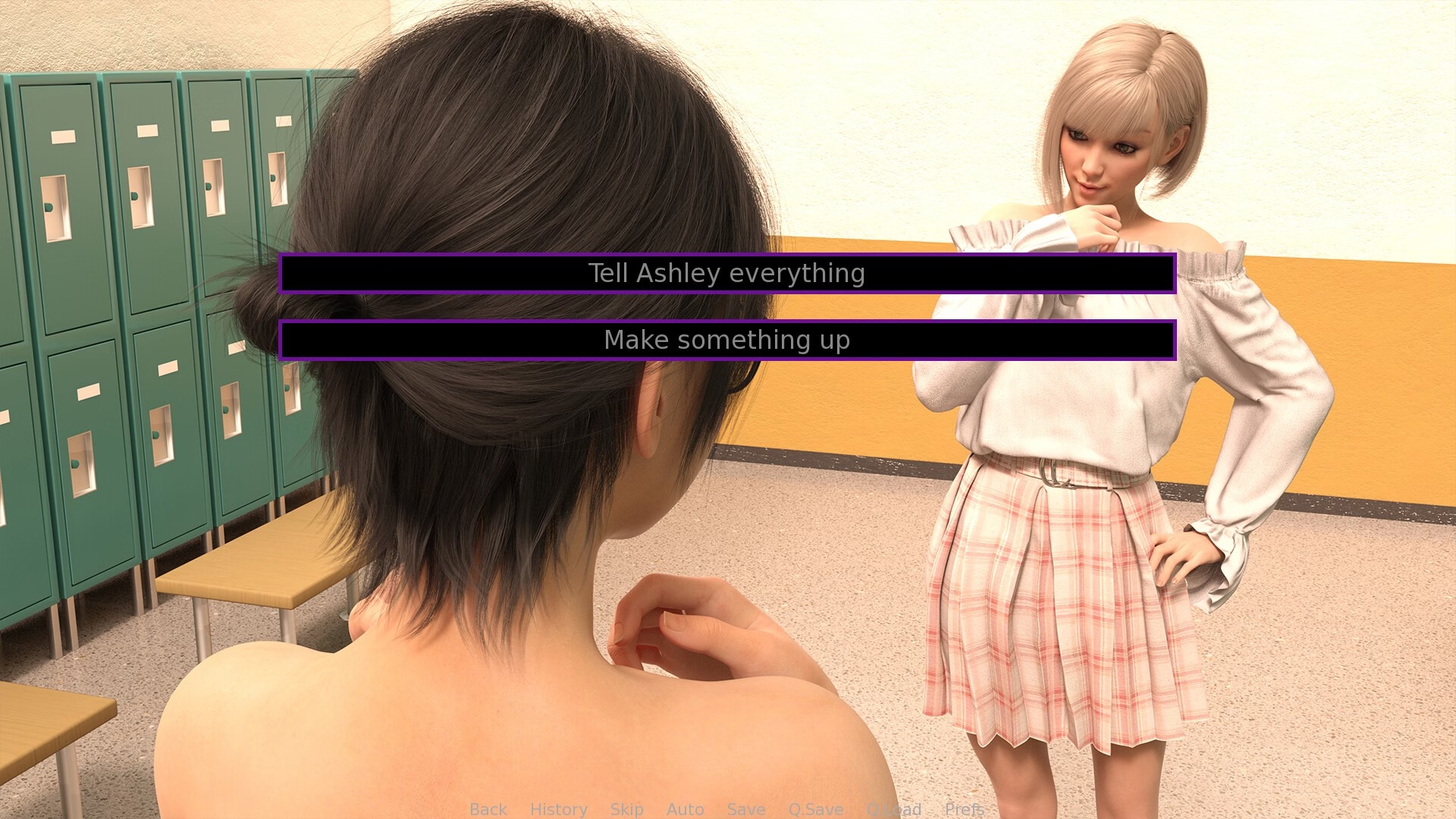This screenshot has height=819, width=1456.
Task: Go Back to previous line
Action: point(488,809)
